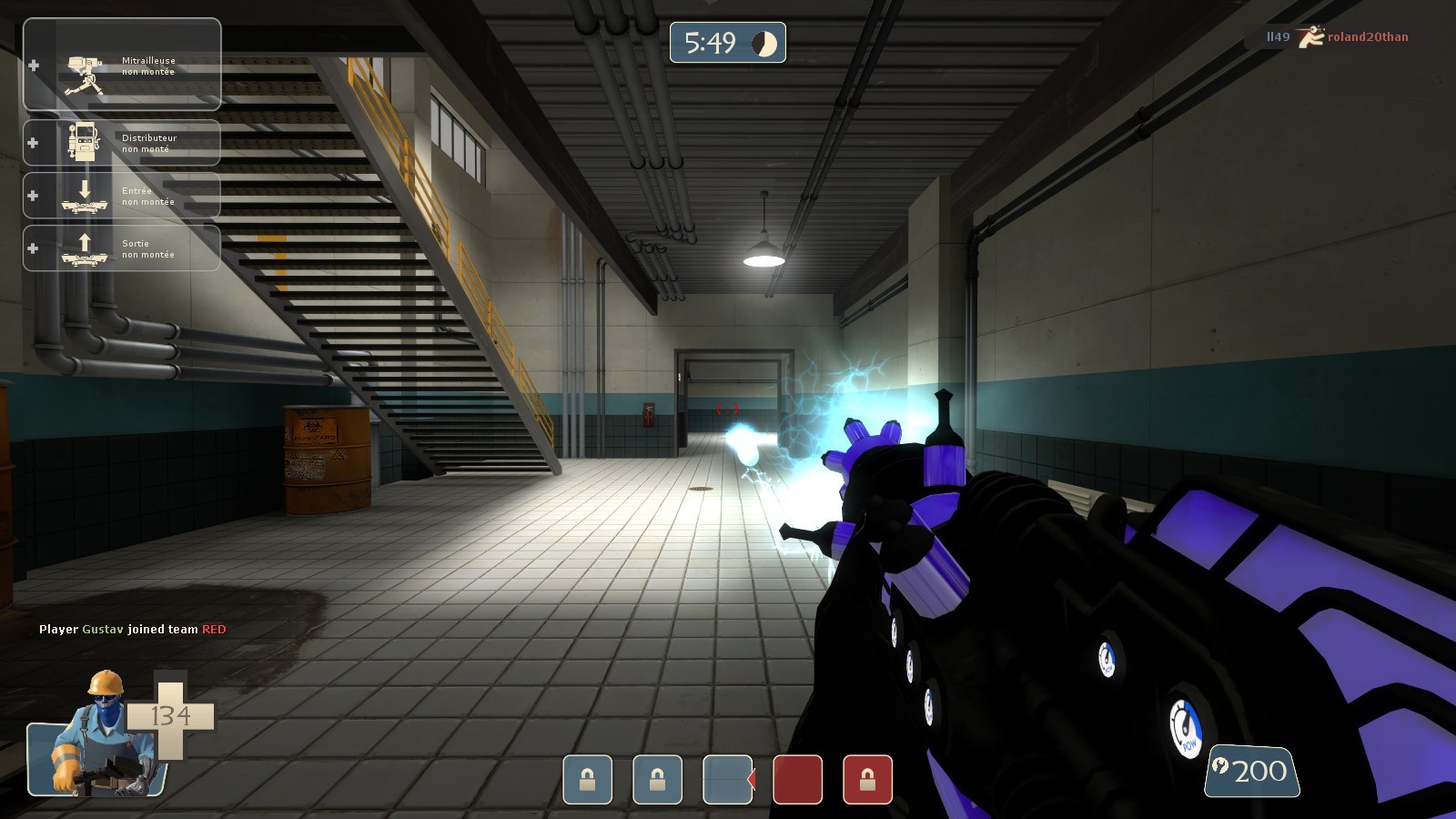Image resolution: width=1456 pixels, height=819 pixels.
Task: Expand the Distributeur panel via its plus sign
Action: (x=35, y=141)
